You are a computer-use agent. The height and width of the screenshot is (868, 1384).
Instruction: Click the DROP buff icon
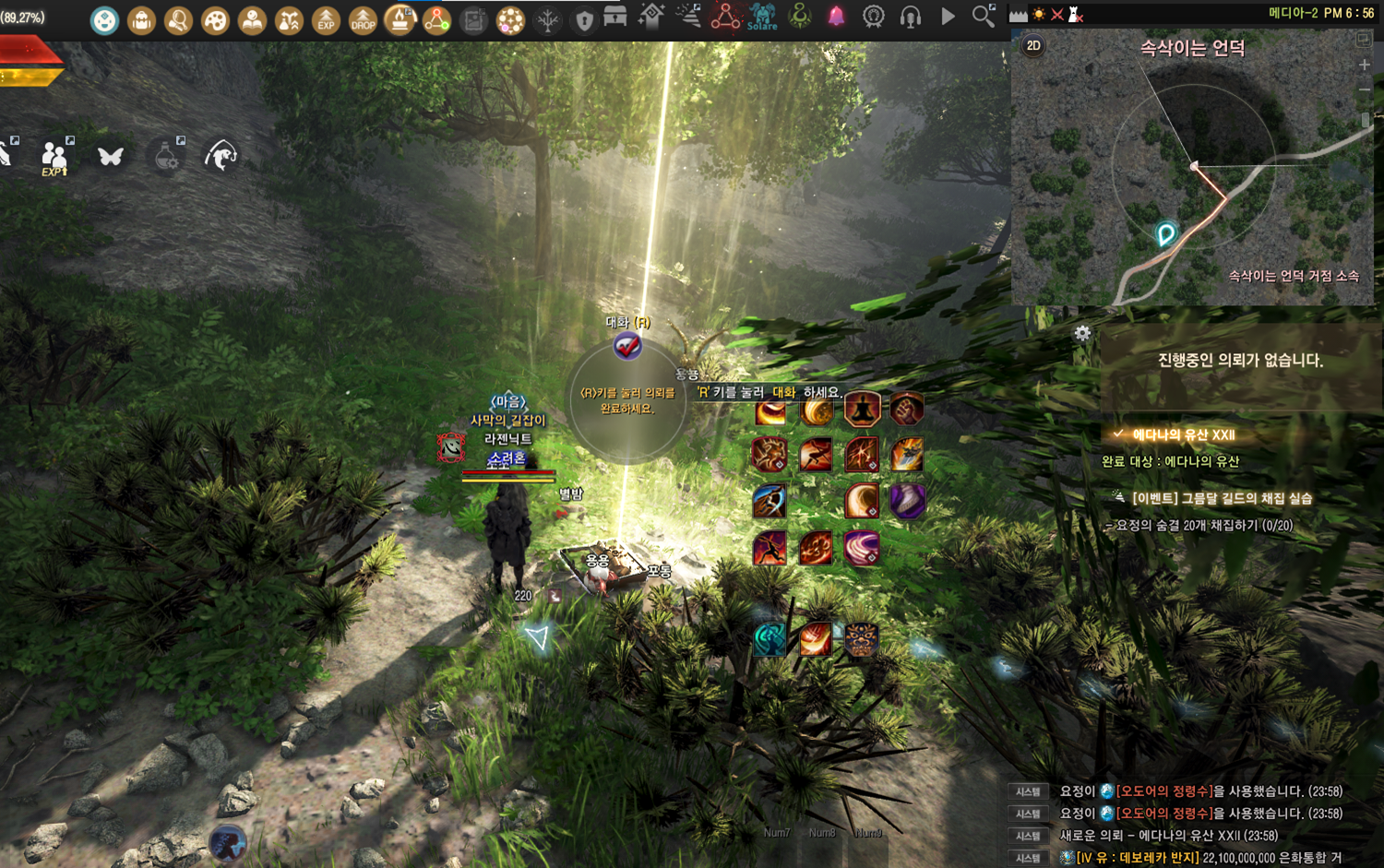363,19
